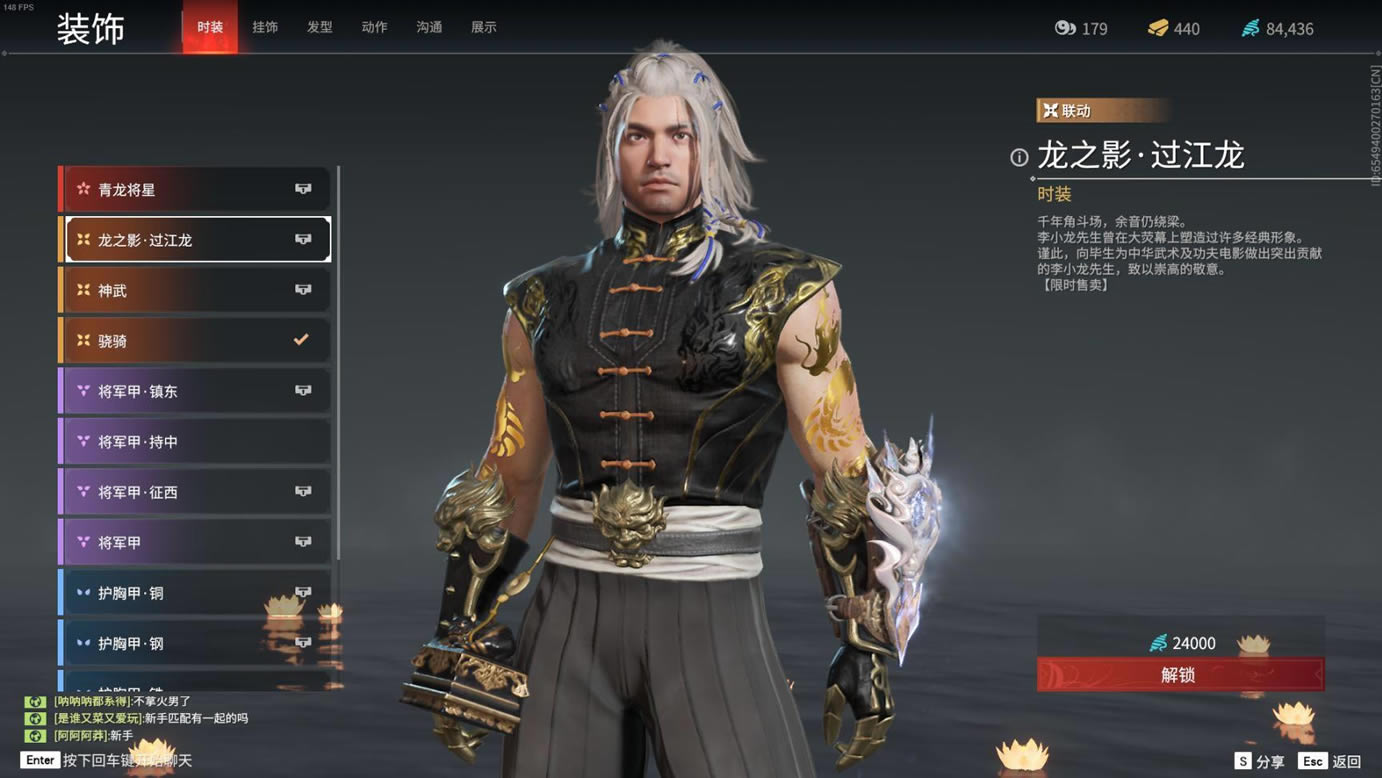
Task: Click the 分享 share button
Action: click(x=1259, y=761)
